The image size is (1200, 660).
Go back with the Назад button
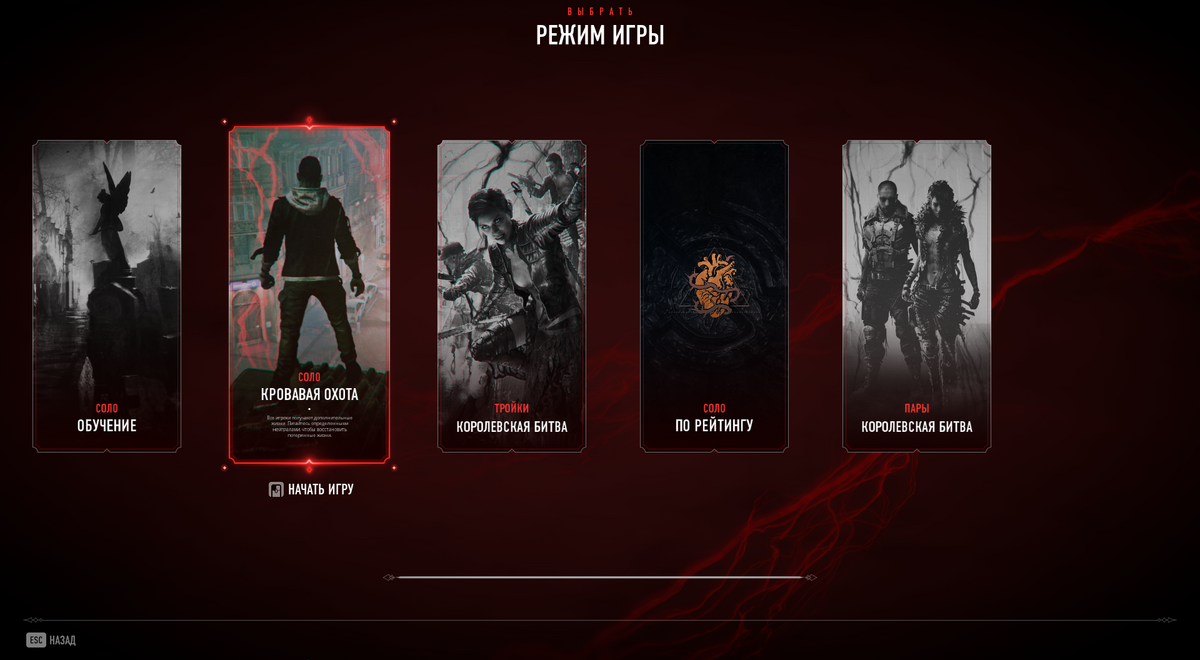(x=51, y=640)
